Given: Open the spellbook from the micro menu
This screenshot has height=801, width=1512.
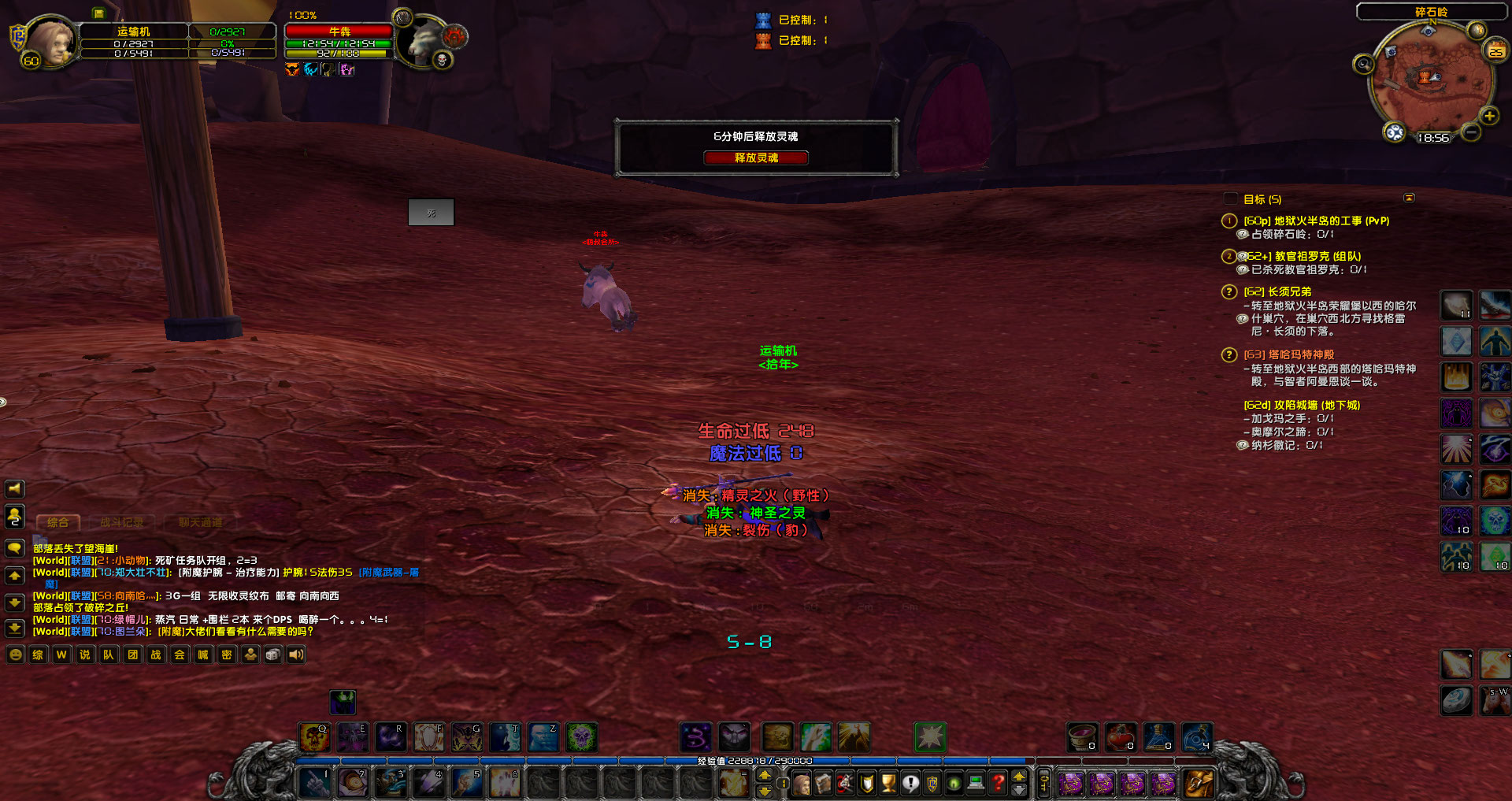Looking at the screenshot, I should pyautogui.click(x=821, y=784).
